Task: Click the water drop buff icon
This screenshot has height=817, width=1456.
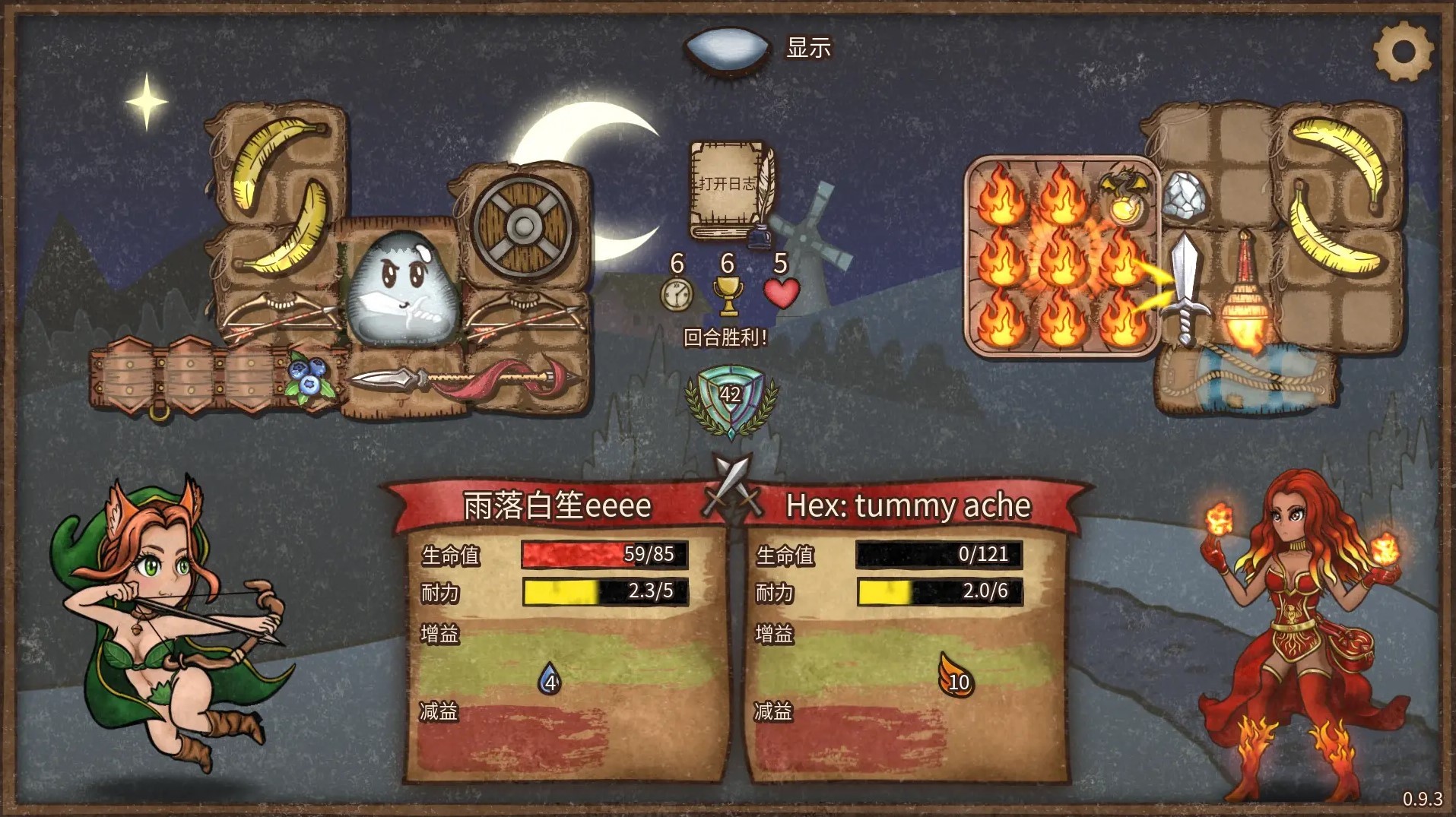Action: (x=550, y=679)
